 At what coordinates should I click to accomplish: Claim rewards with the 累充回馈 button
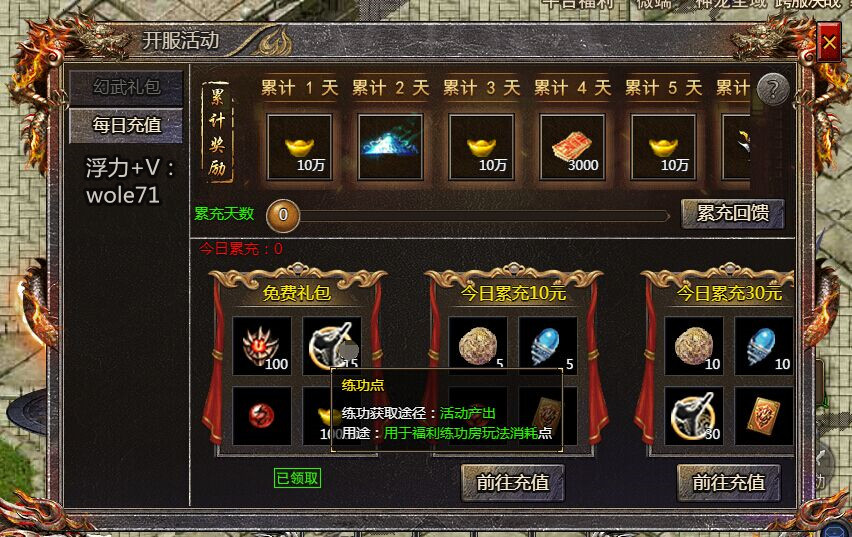click(732, 213)
